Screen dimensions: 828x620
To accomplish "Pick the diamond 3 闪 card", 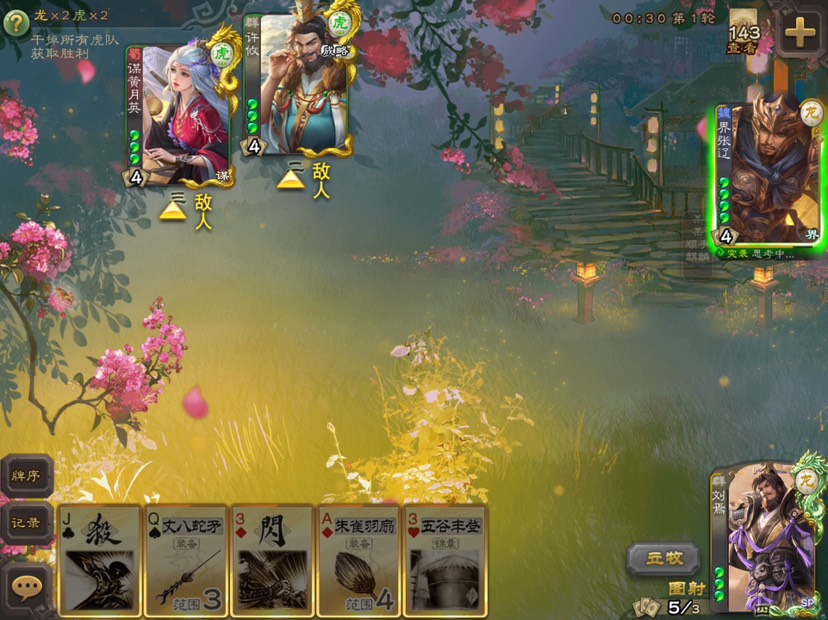I will tap(272, 561).
